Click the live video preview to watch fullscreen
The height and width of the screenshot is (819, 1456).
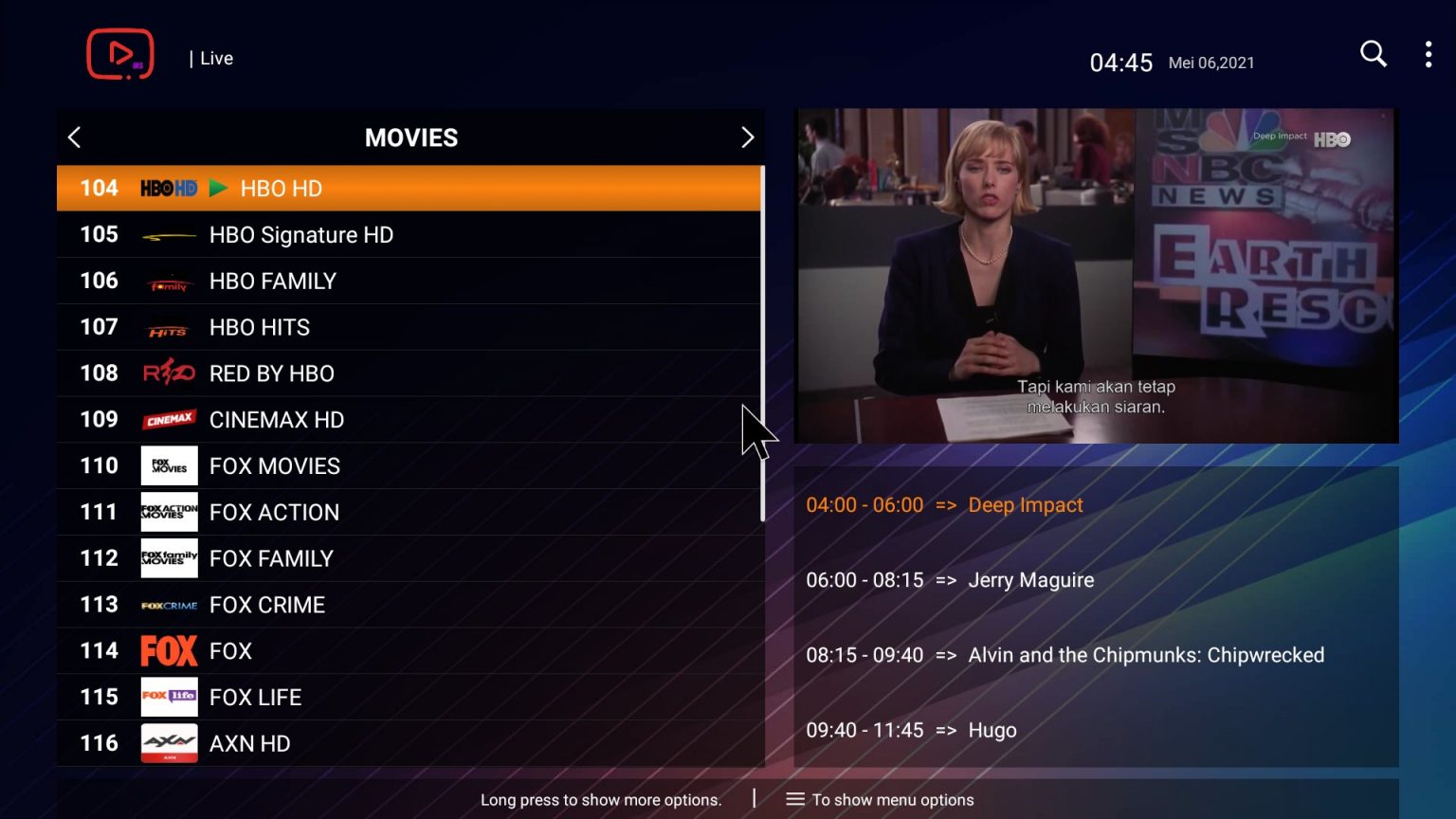point(1096,275)
